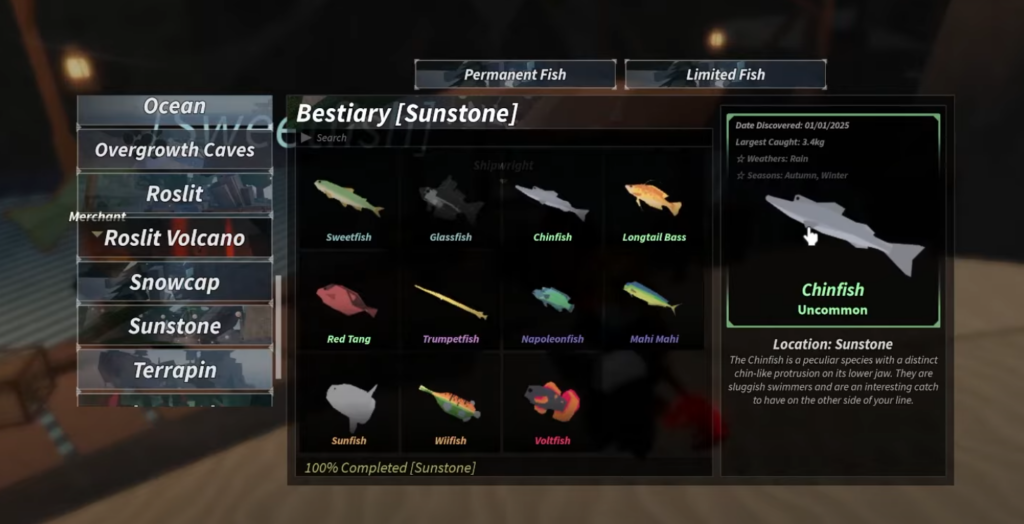The width and height of the screenshot is (1024, 524).
Task: Switch to the Permanent Fish tab
Action: 515,74
